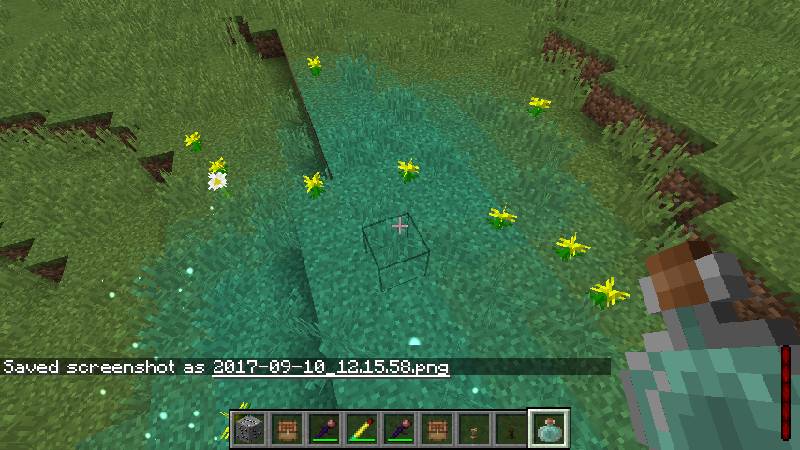The height and width of the screenshot is (450, 800).
Task: Select the gray stone block hotbar slot
Action: click(x=250, y=428)
